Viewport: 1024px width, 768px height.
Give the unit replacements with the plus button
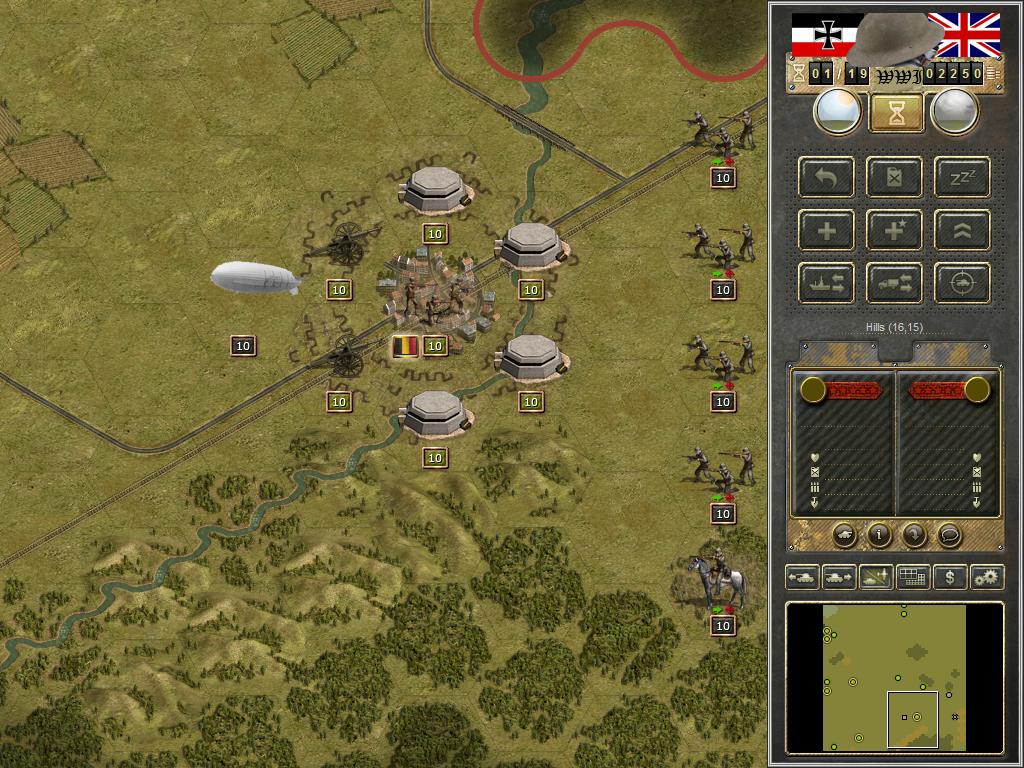827,231
